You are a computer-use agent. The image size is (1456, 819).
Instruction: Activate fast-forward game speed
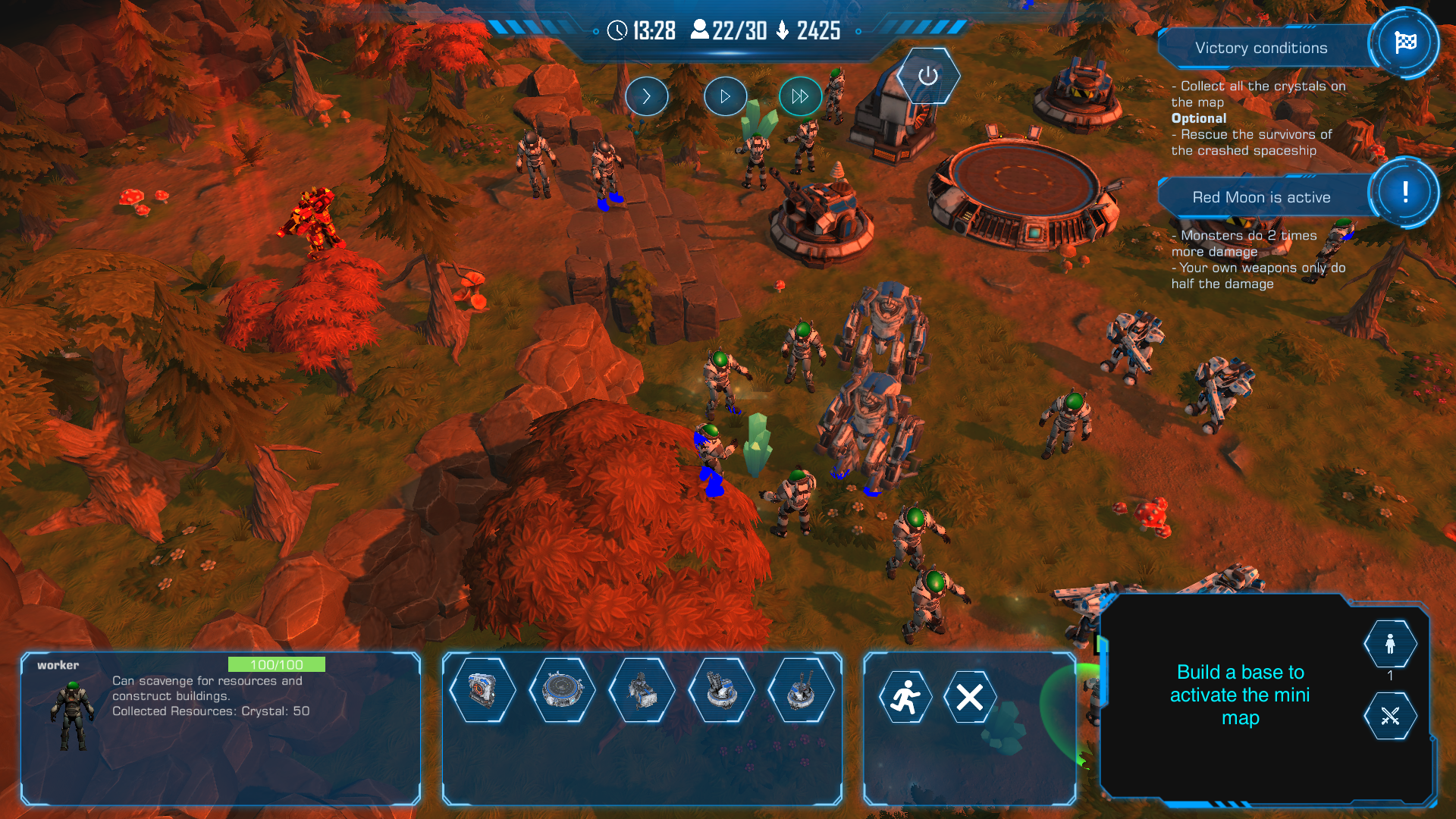pos(800,96)
